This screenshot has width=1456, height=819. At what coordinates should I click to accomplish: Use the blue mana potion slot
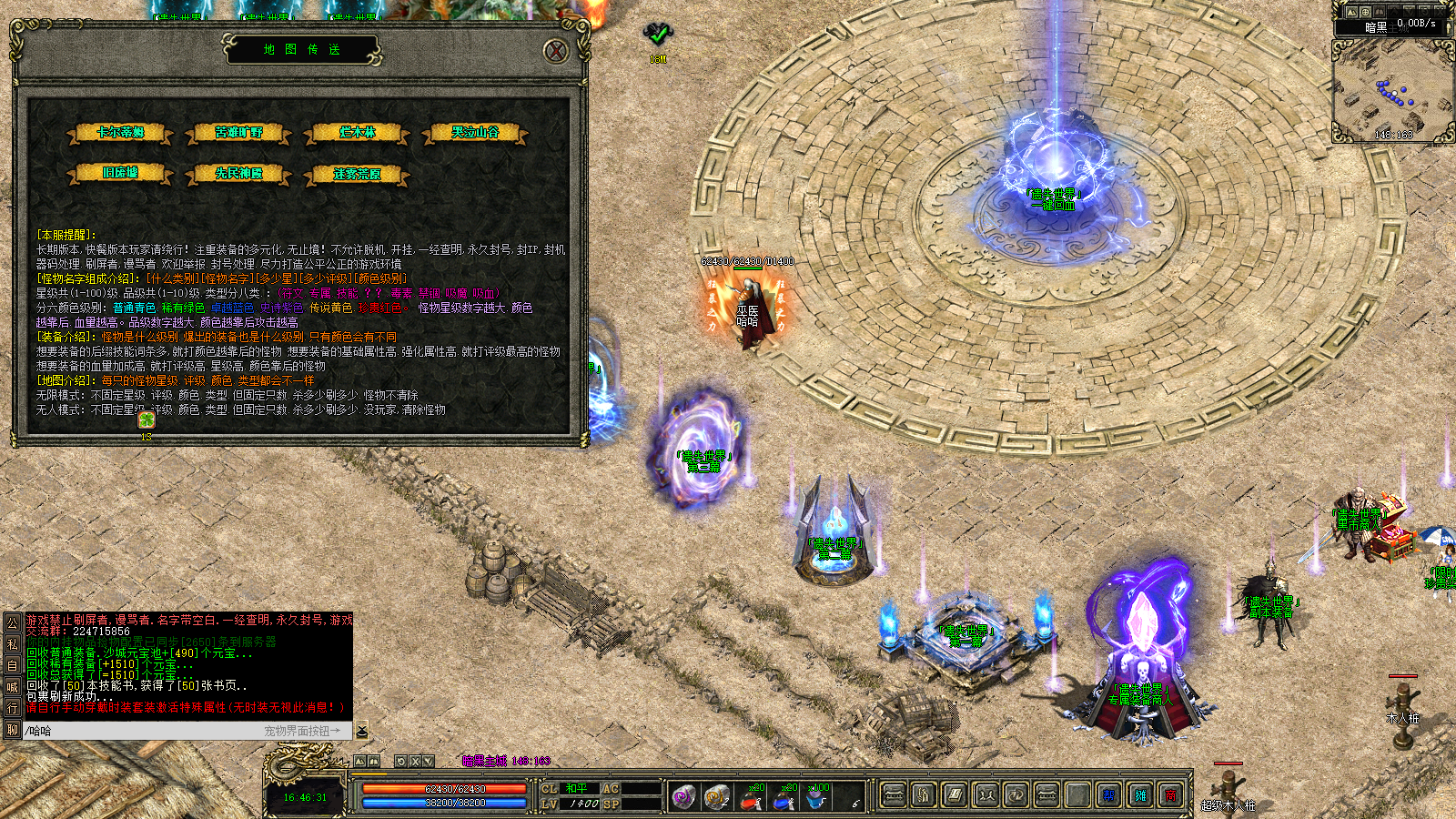784,797
